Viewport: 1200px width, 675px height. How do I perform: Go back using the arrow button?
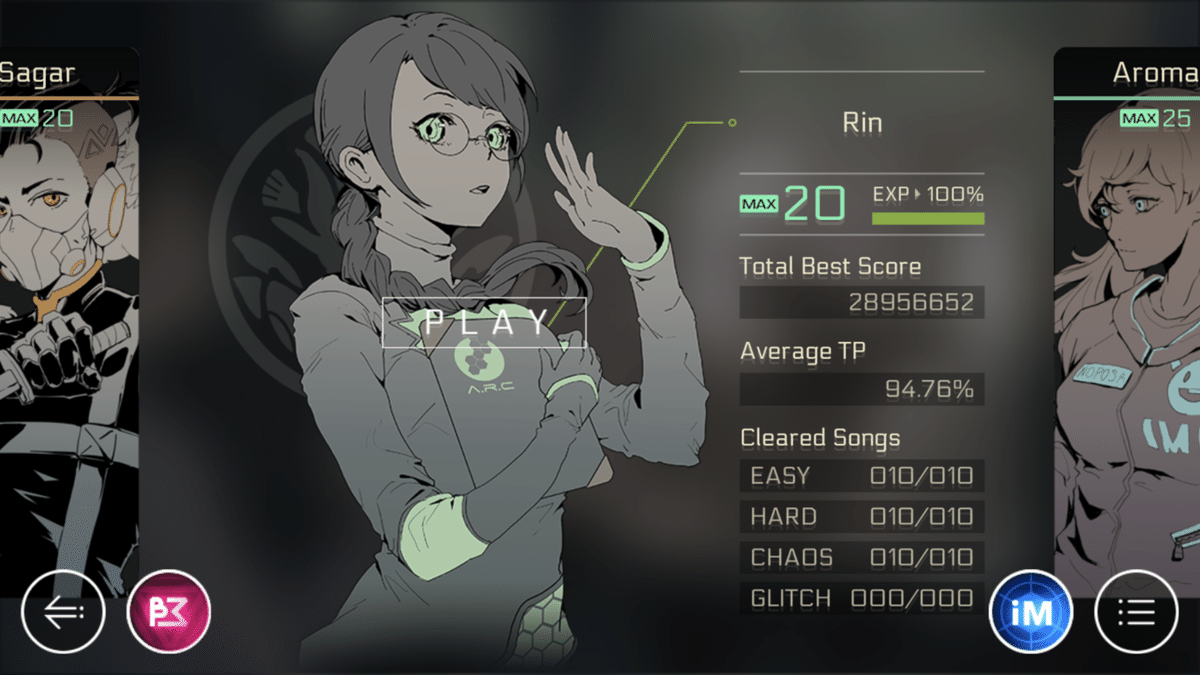(x=62, y=612)
